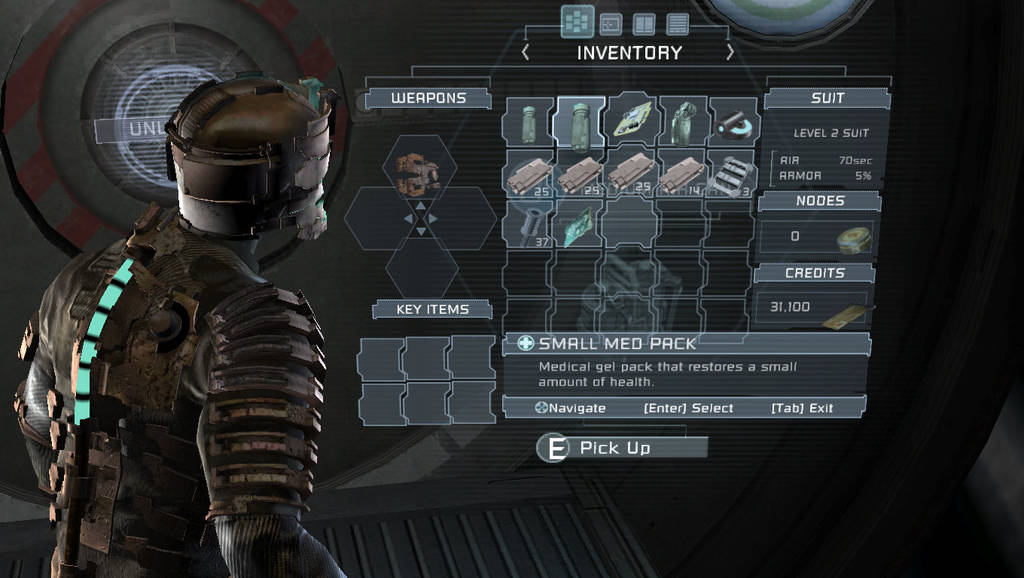Go to previous screen with left arrow
The image size is (1024, 578).
526,52
